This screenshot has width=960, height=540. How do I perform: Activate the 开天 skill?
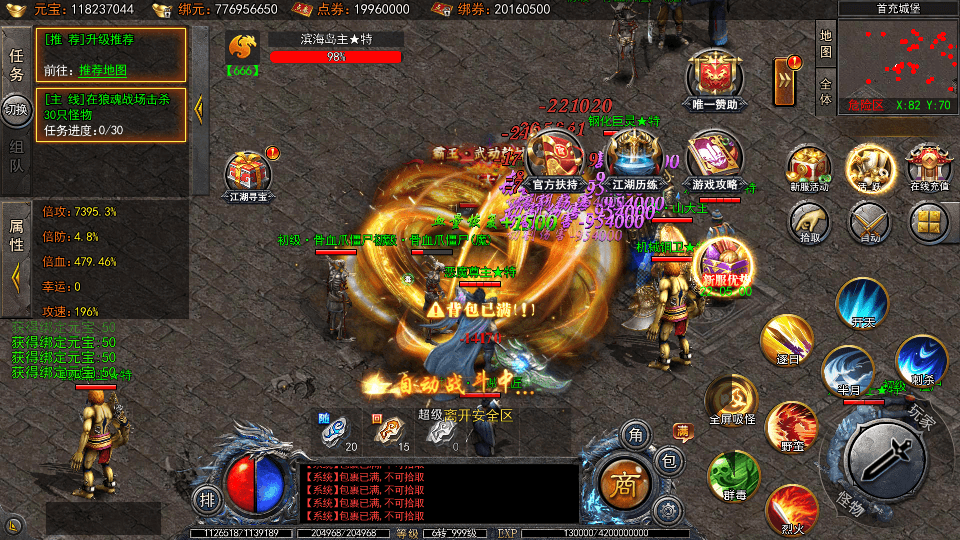click(862, 304)
